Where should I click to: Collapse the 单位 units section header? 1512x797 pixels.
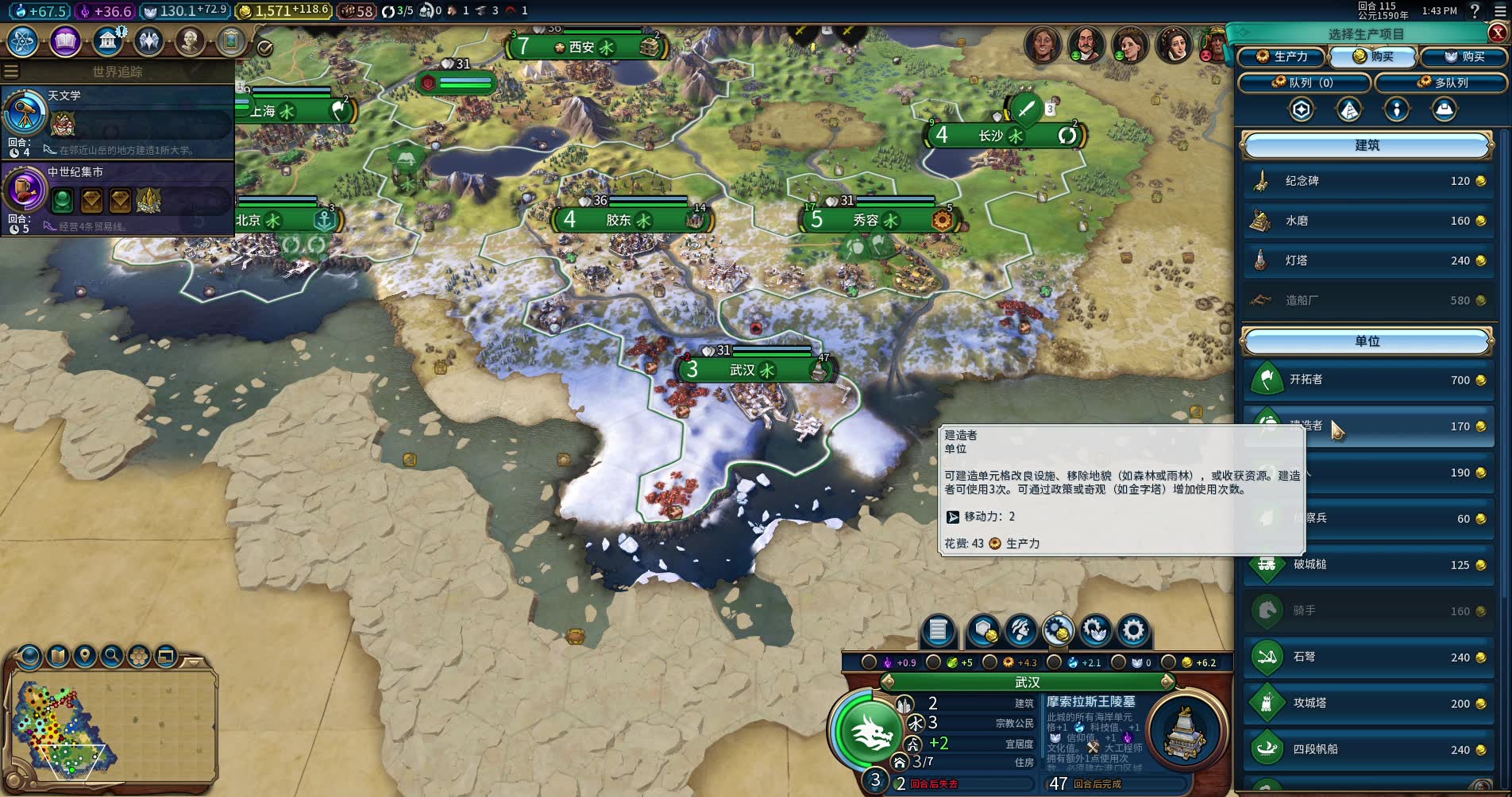[x=1367, y=341]
